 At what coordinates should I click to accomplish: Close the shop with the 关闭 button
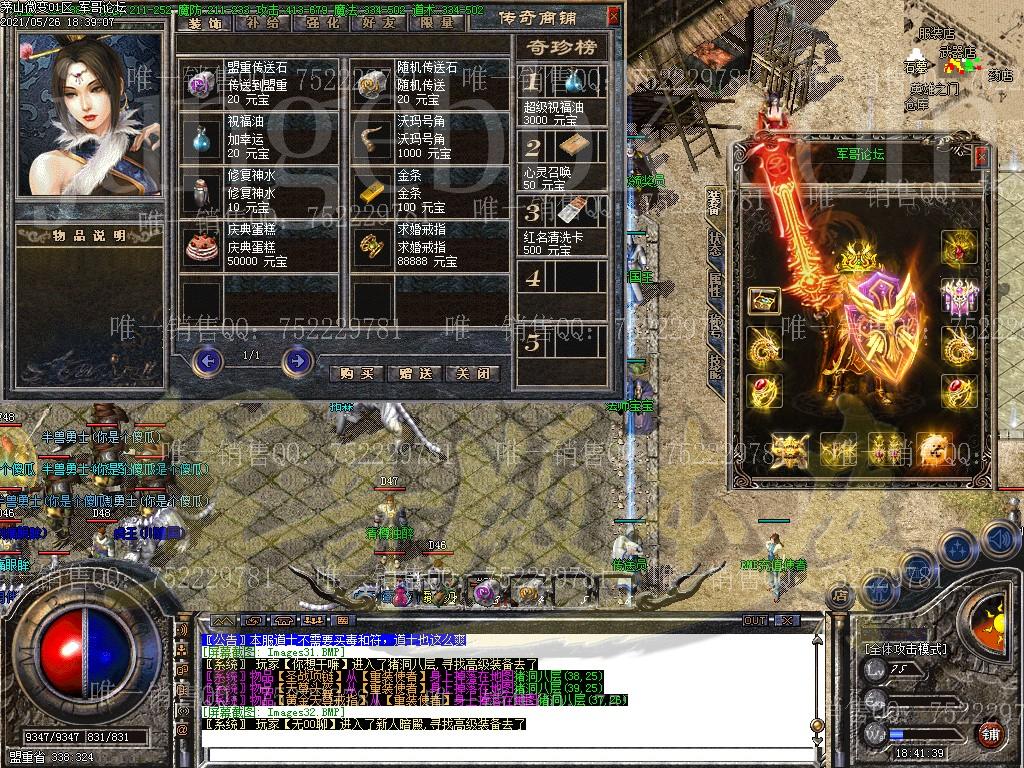tap(472, 373)
